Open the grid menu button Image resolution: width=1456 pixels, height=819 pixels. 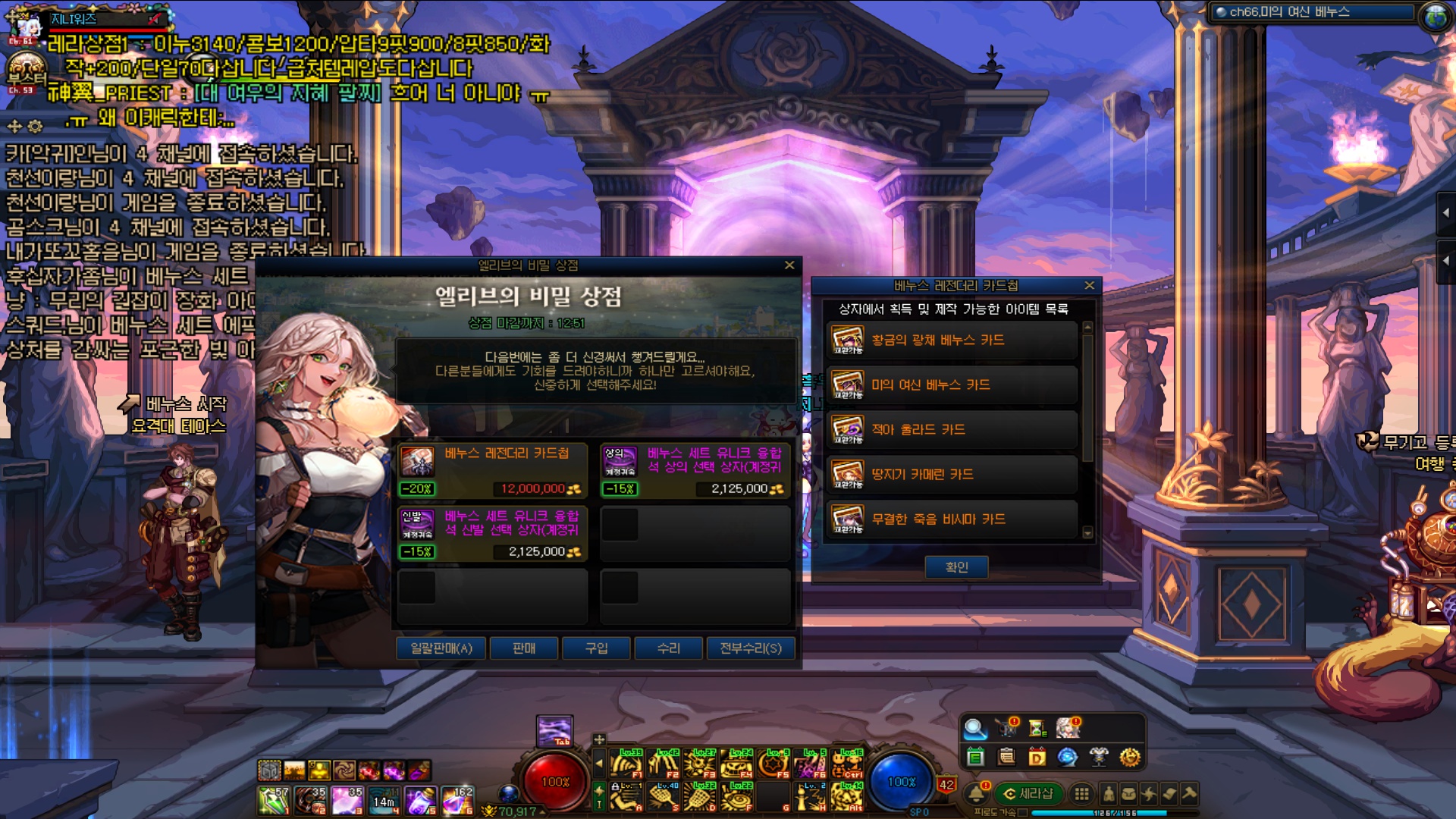point(1081,794)
